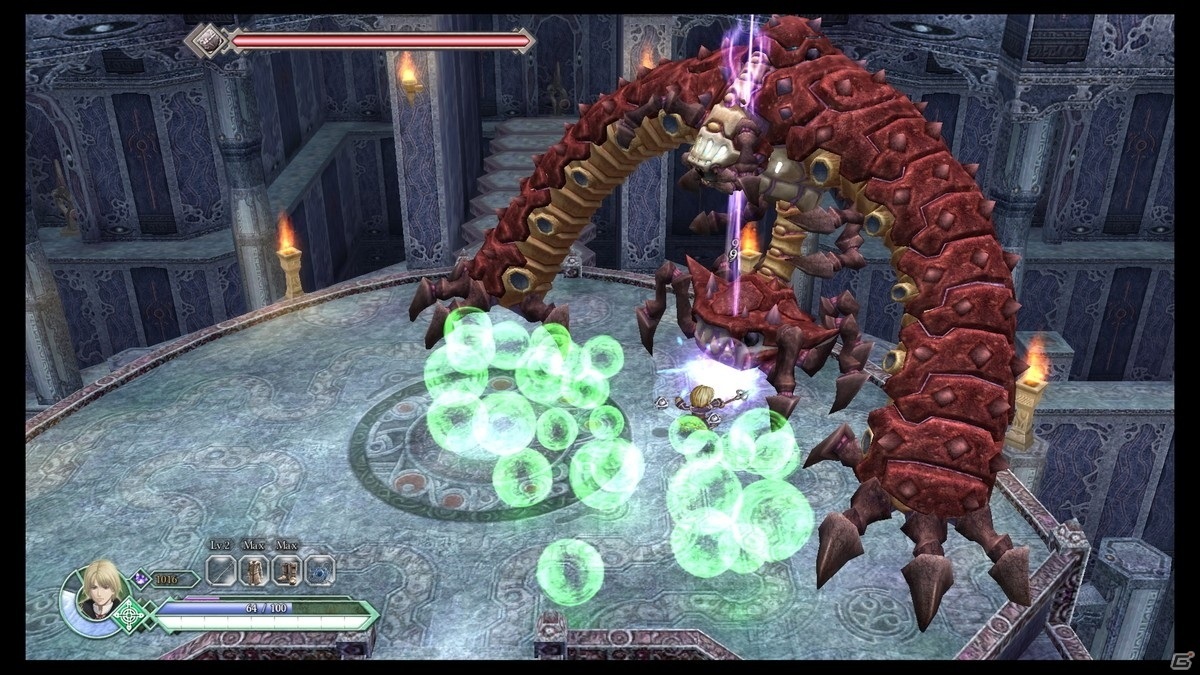This screenshot has width=1200, height=675.
Task: Select the coat armor equipment slot
Action: (255, 572)
